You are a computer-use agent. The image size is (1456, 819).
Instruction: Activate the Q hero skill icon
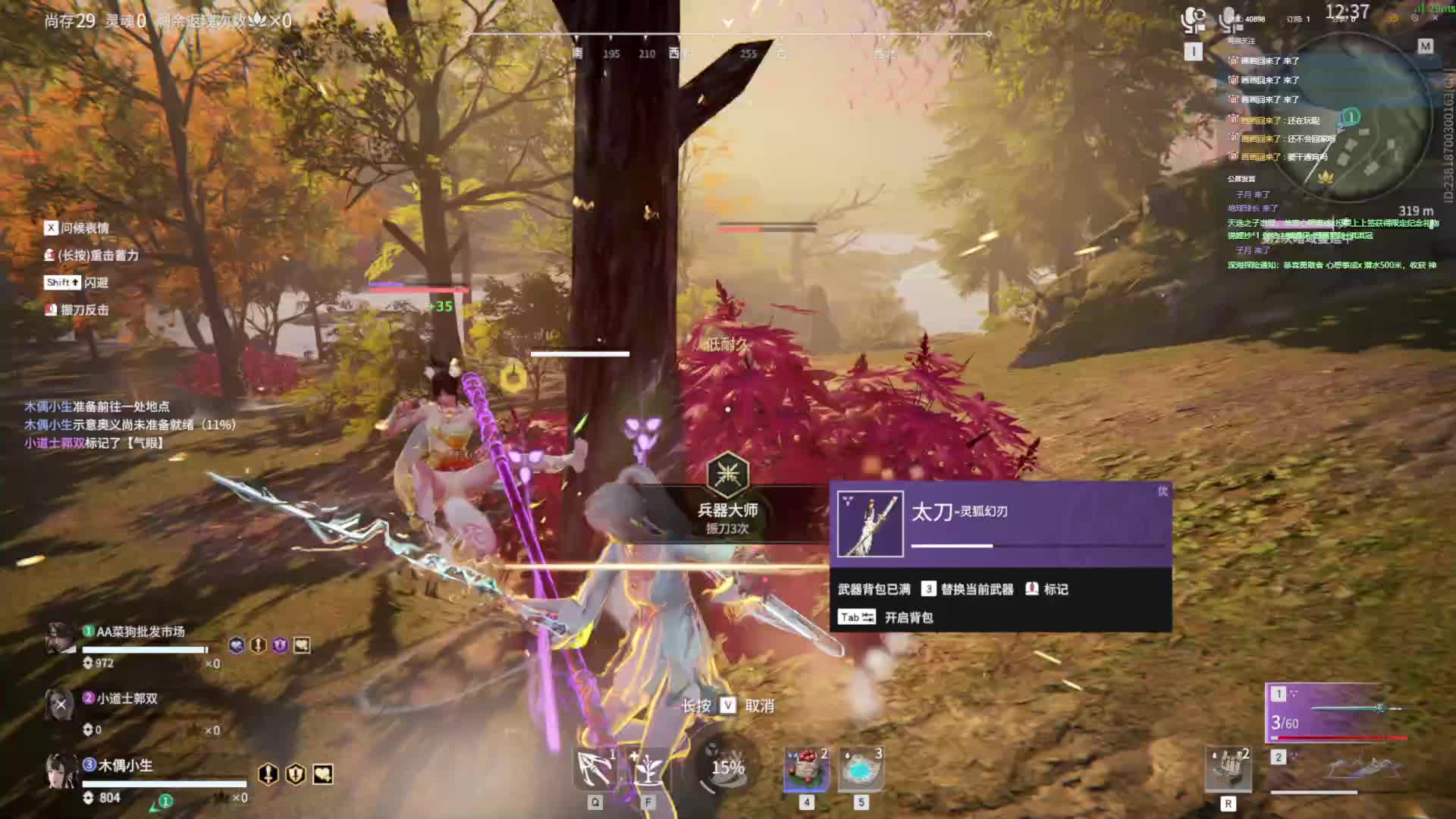pyautogui.click(x=595, y=769)
